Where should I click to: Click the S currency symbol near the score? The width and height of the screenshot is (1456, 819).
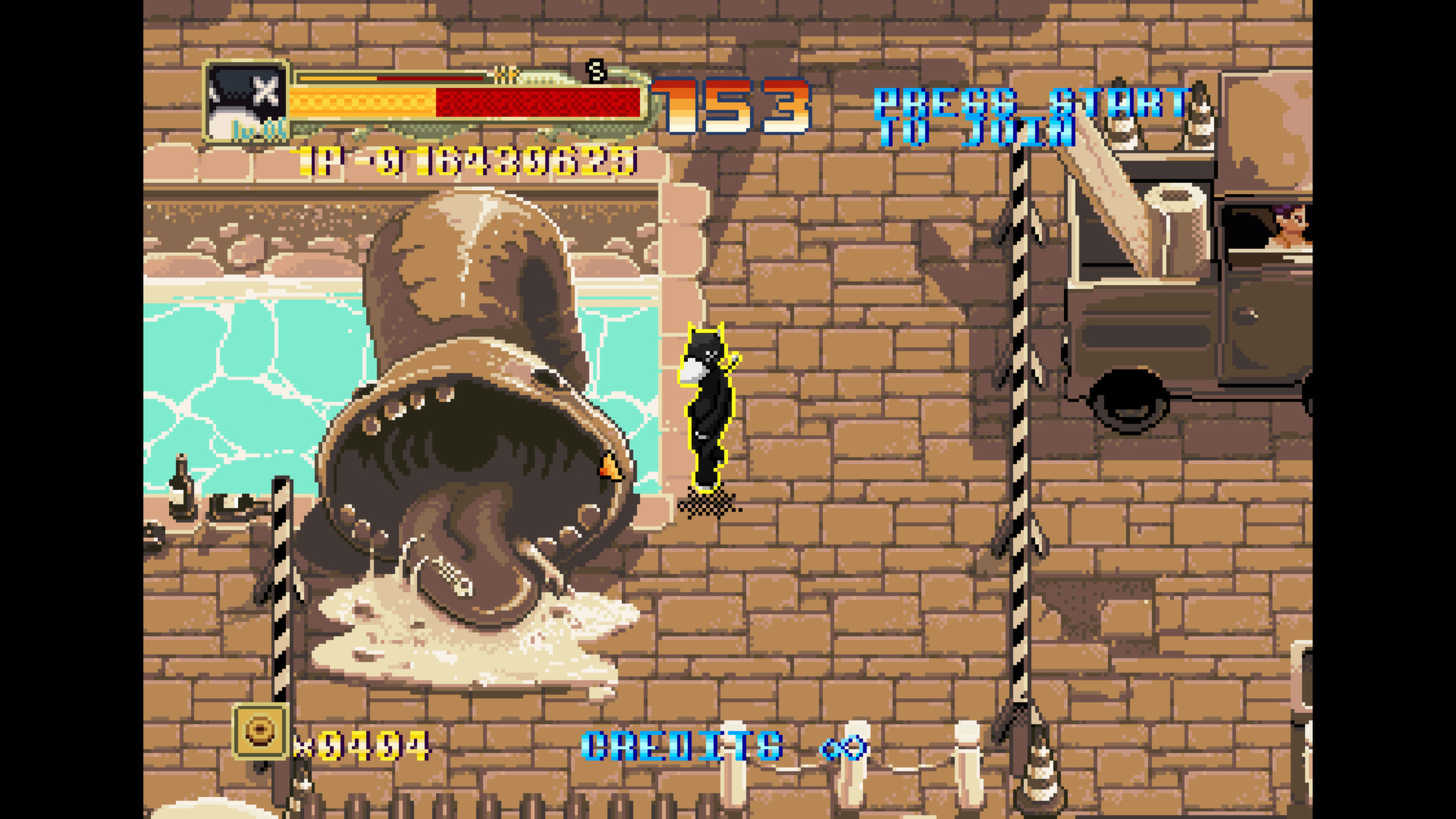tap(595, 74)
